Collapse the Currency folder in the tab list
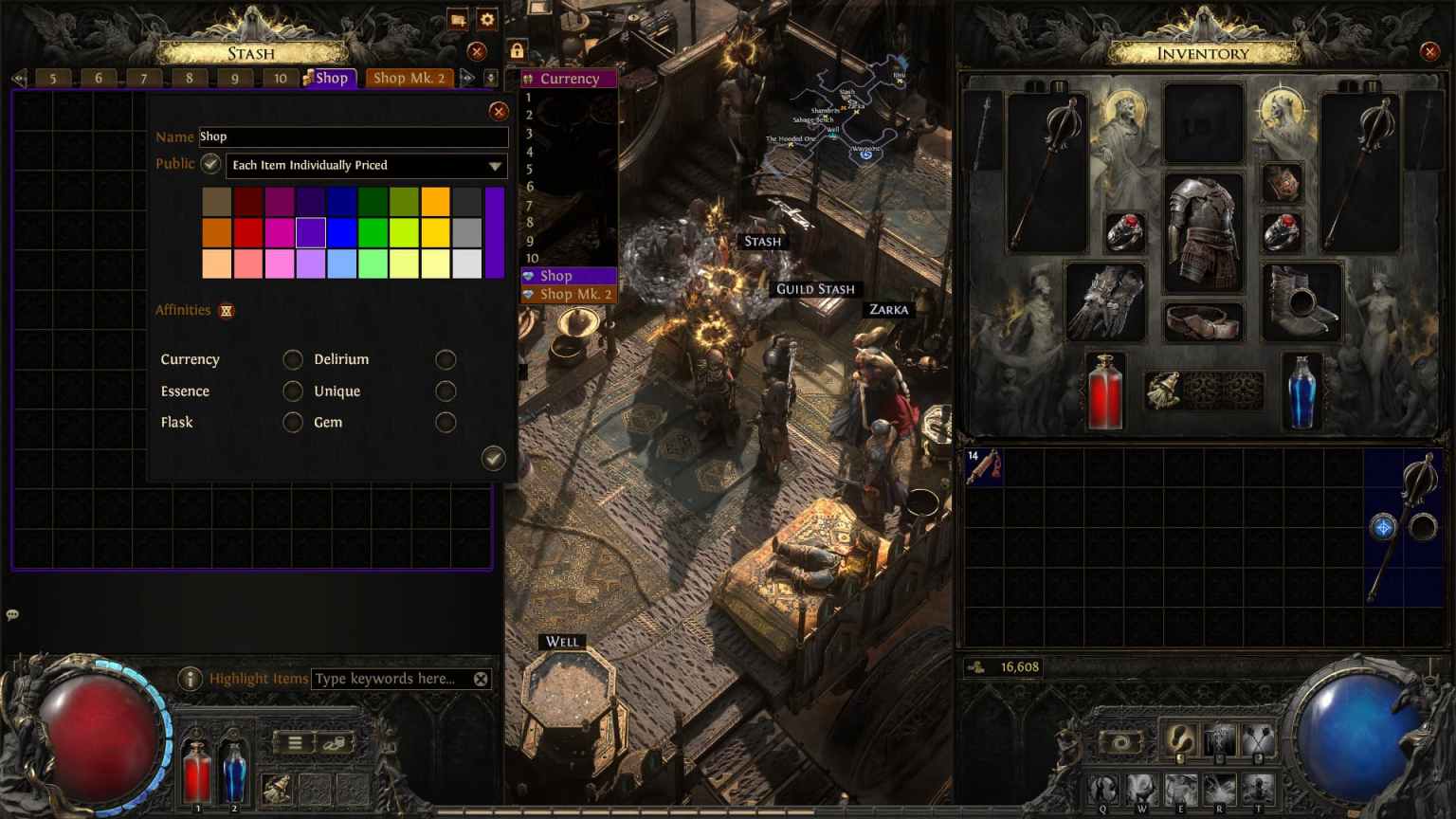 coord(527,78)
